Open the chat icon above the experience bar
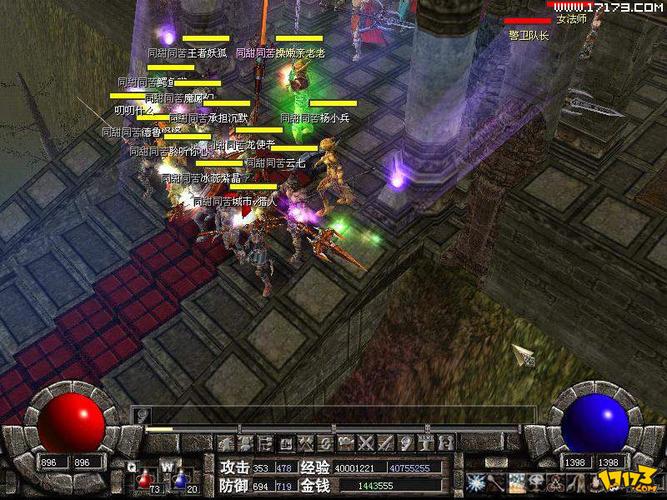Viewport: 667px width, 500px height. [x=143, y=413]
